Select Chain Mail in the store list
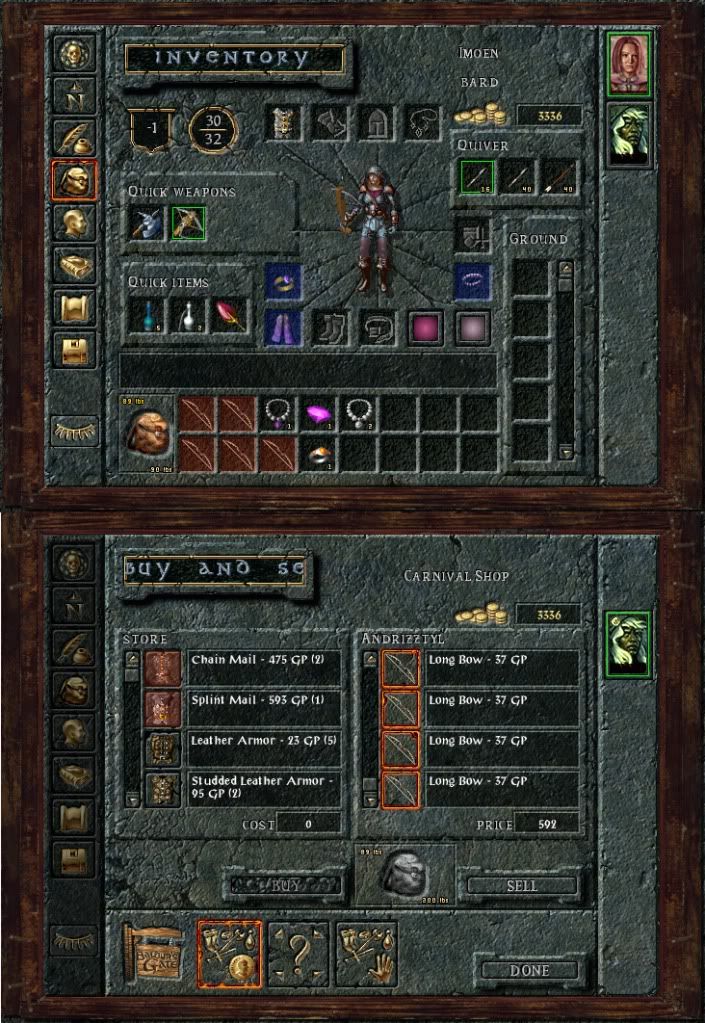Screen dimensions: 705x1023 point(264,667)
